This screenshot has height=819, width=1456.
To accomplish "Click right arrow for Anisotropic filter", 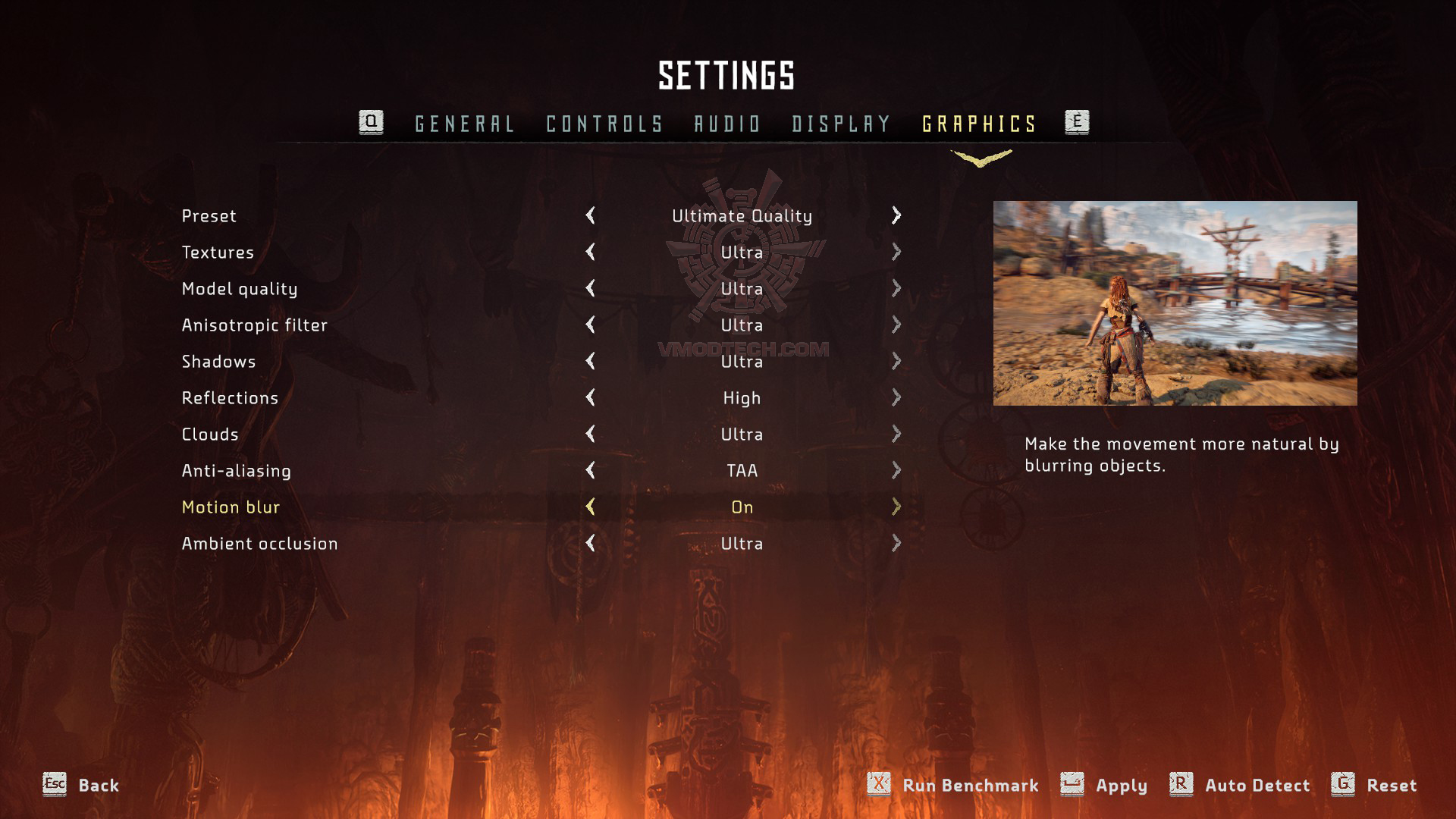I will tap(896, 325).
